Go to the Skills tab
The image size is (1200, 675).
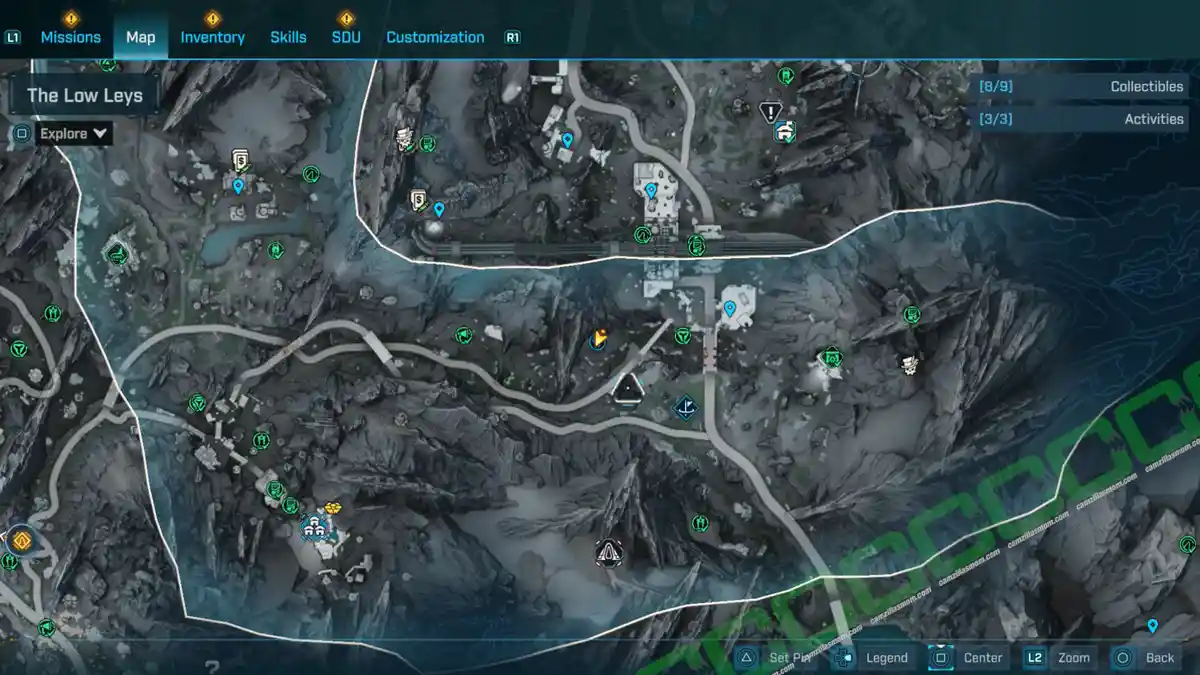tap(288, 37)
